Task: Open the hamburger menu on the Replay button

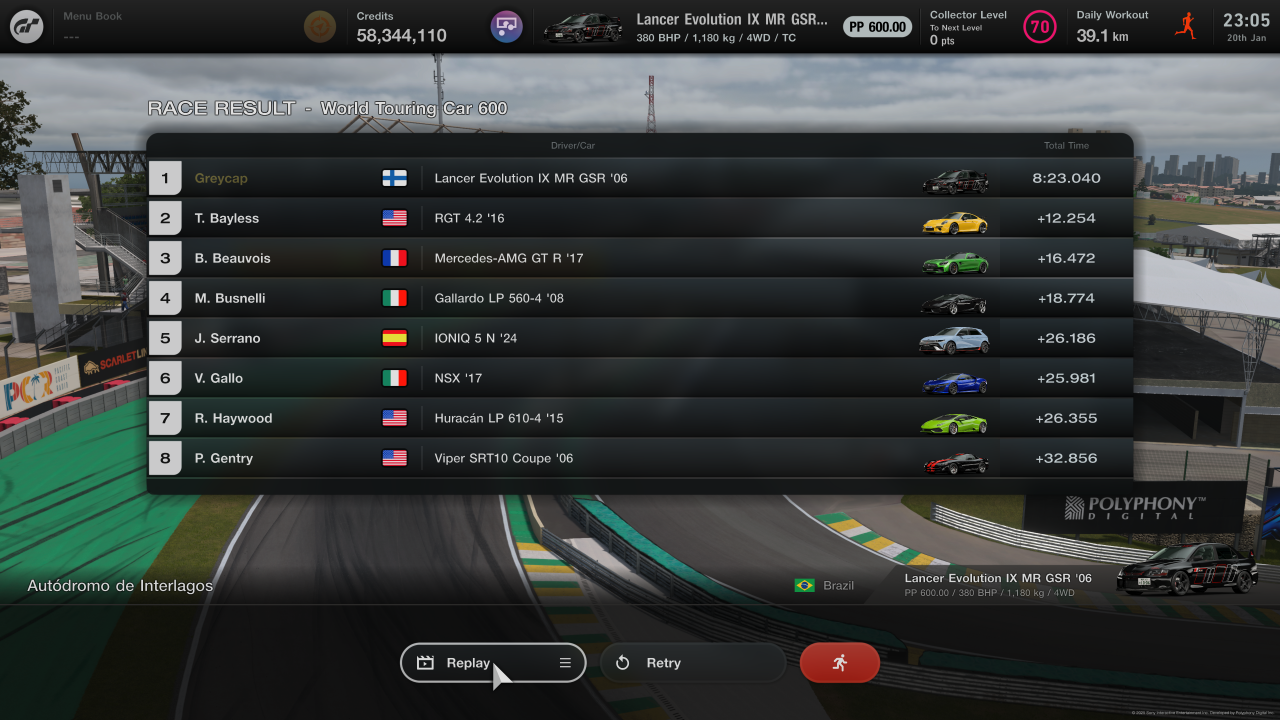Action: [564, 662]
